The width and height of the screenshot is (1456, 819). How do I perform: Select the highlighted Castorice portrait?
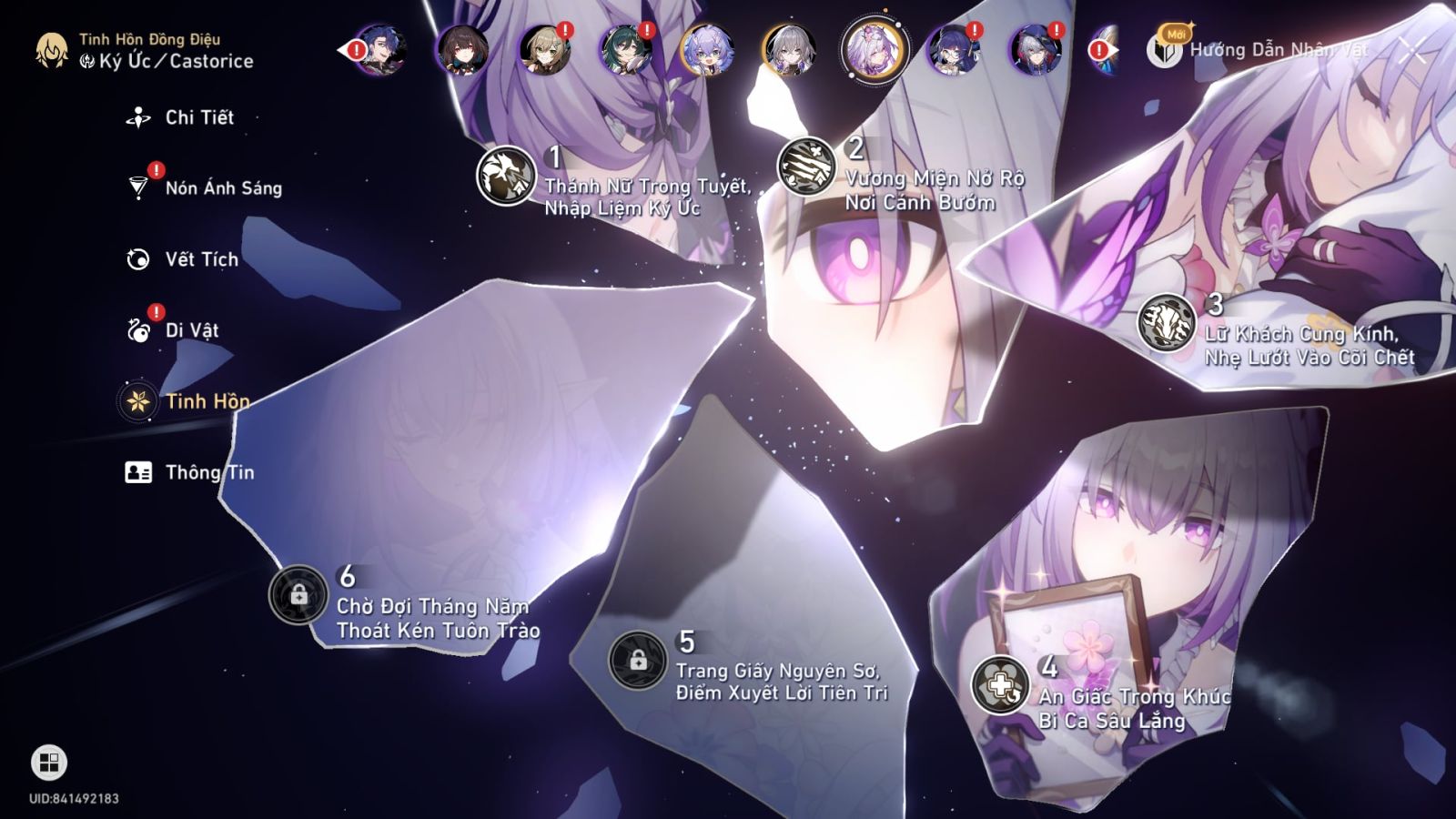(872, 50)
